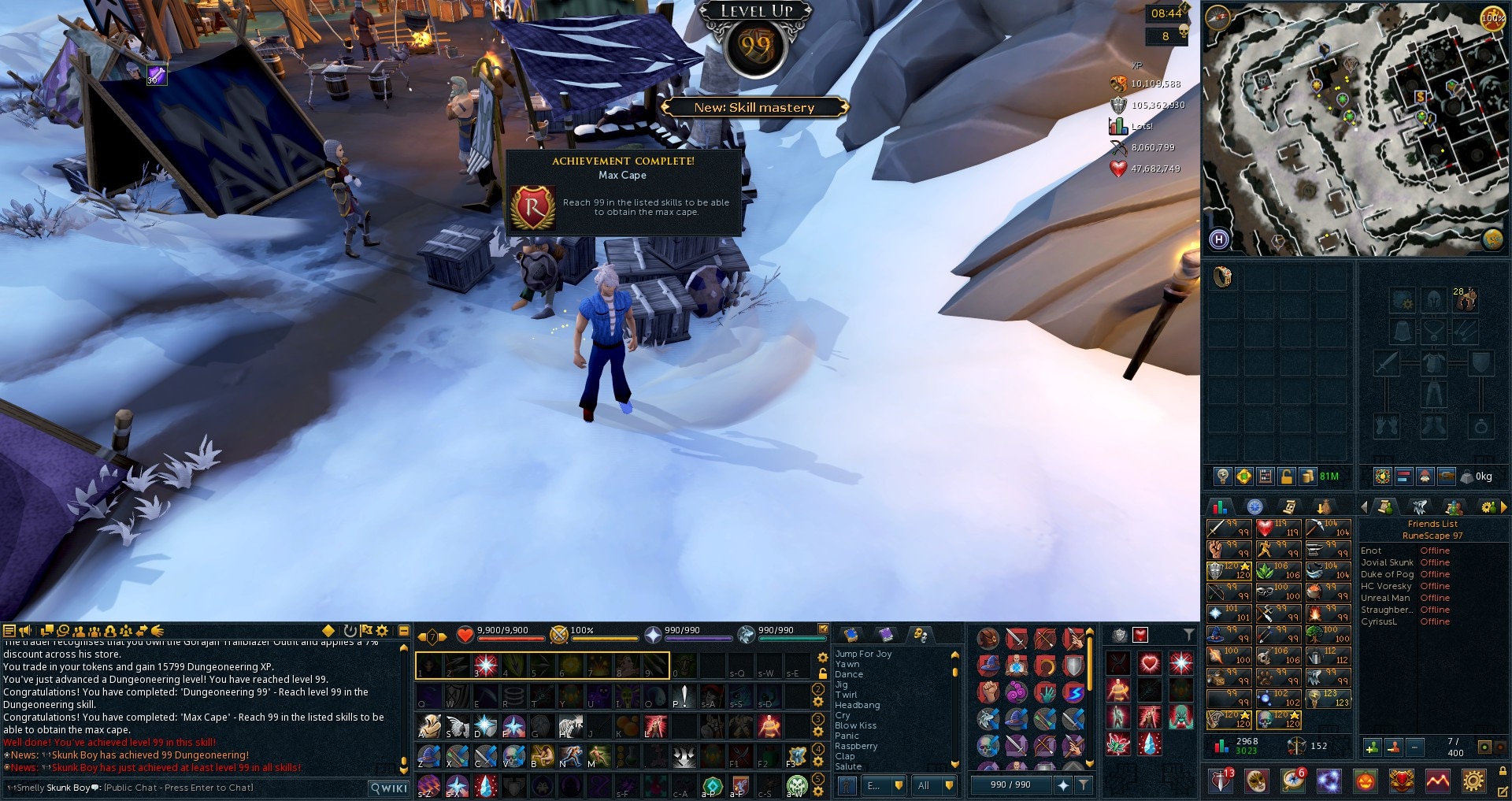Activate the action bar ability in slot 3
Viewport: 1512px width, 801px height.
click(486, 666)
